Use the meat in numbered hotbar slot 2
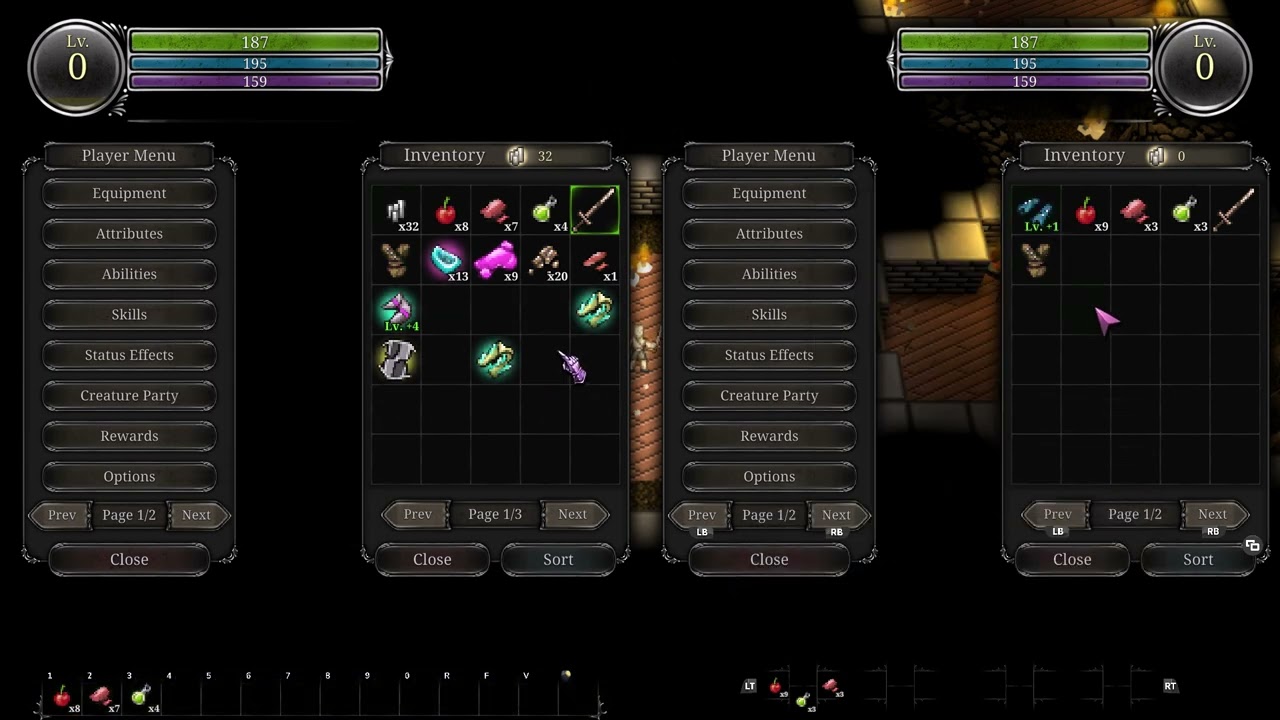 pos(101,696)
